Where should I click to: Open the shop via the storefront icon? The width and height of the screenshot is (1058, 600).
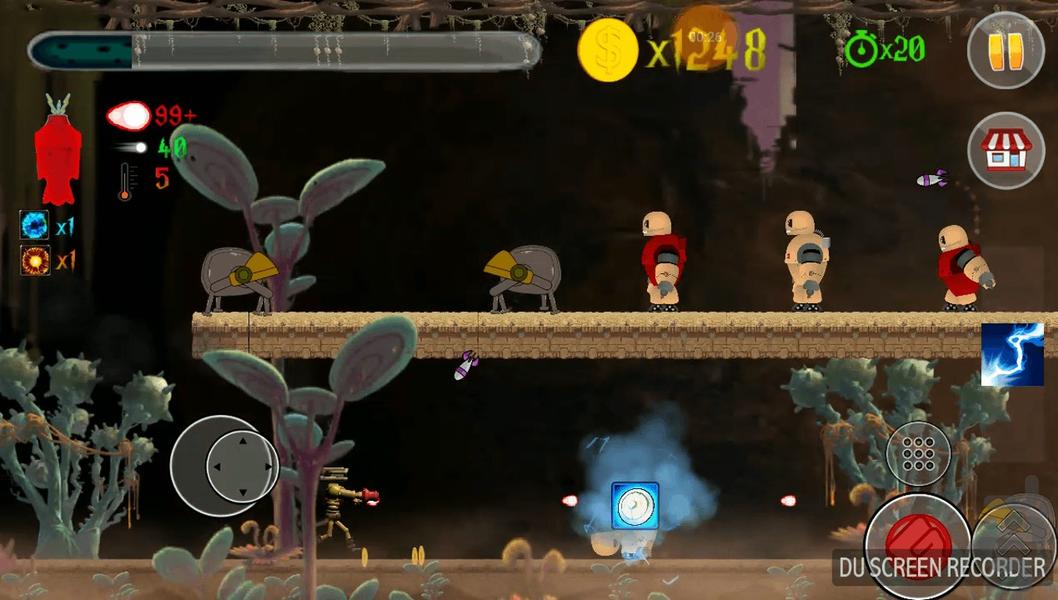(1005, 150)
